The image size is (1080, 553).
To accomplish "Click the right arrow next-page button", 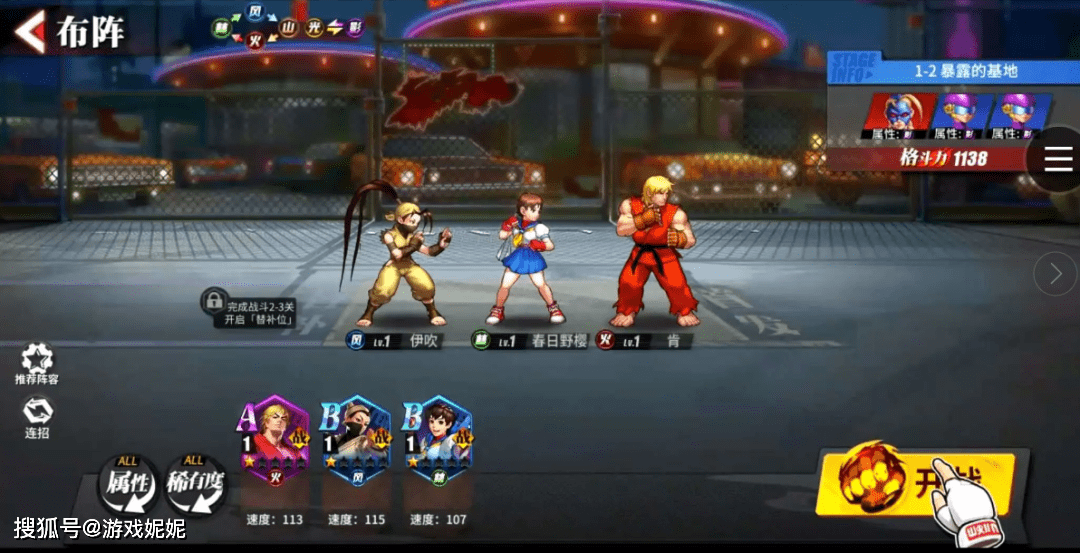I will tap(1055, 273).
